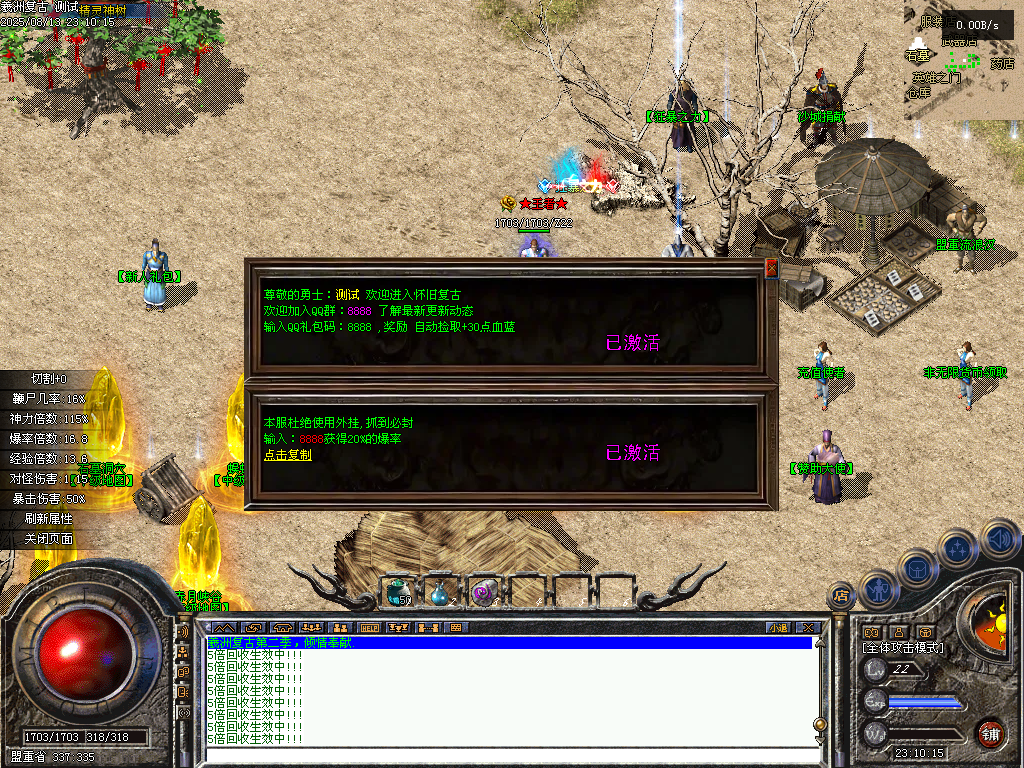Screen dimensions: 1024x768
Task: Toggle sound with the speaker button
Action: pyautogui.click(x=998, y=538)
